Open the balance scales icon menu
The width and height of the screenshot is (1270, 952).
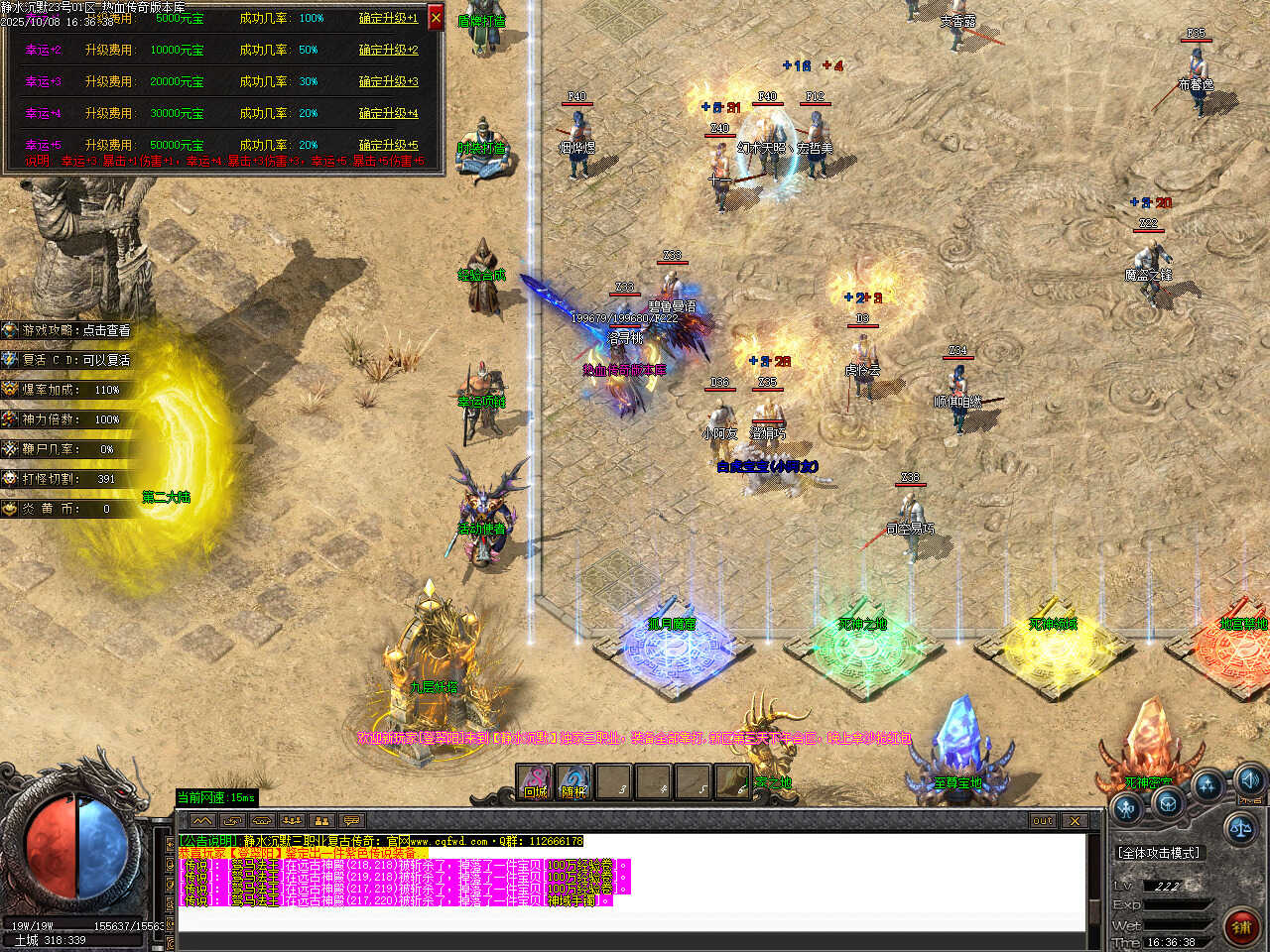point(1239,826)
